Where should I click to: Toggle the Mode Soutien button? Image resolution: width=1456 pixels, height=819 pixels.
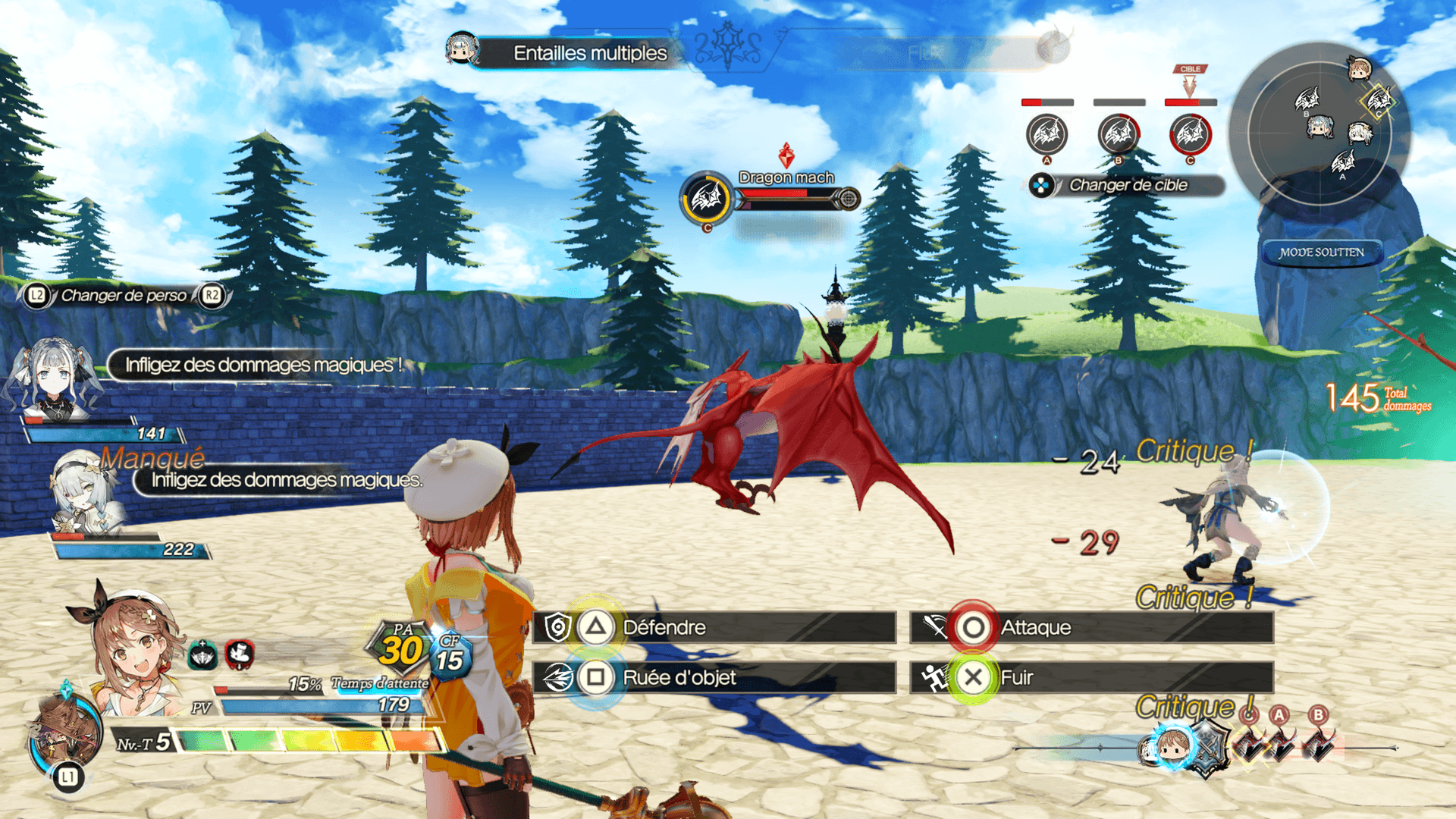click(1321, 253)
